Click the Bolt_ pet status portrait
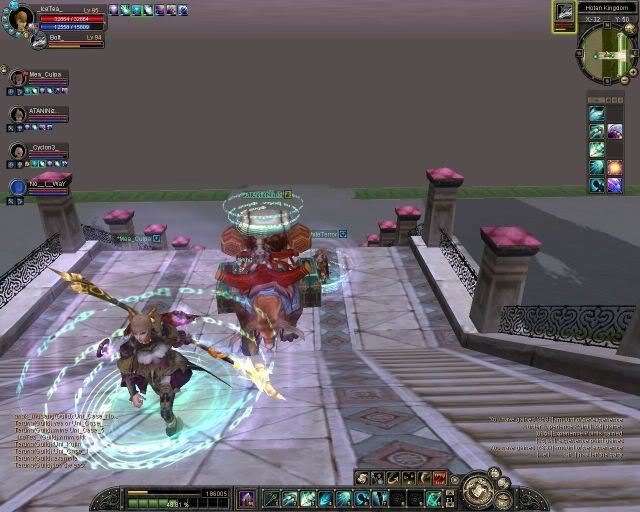 click(37, 40)
